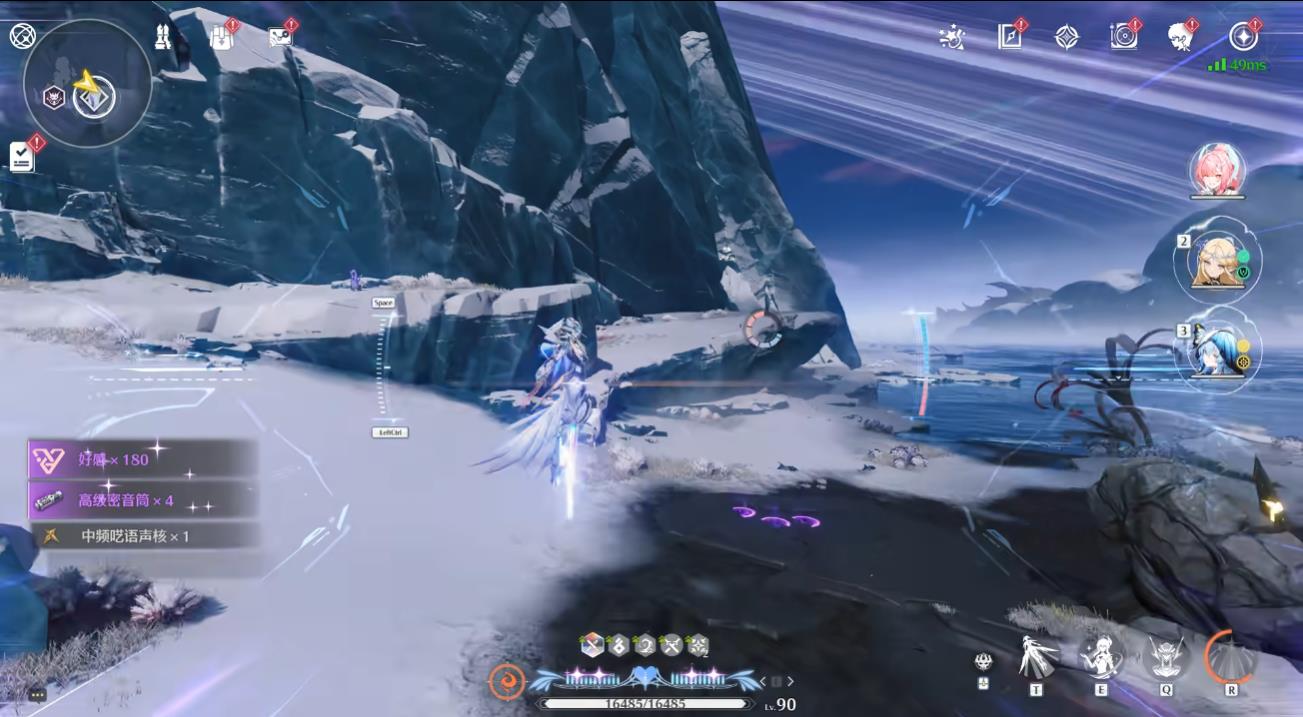Activate the horned-mask echo skill

1165,657
